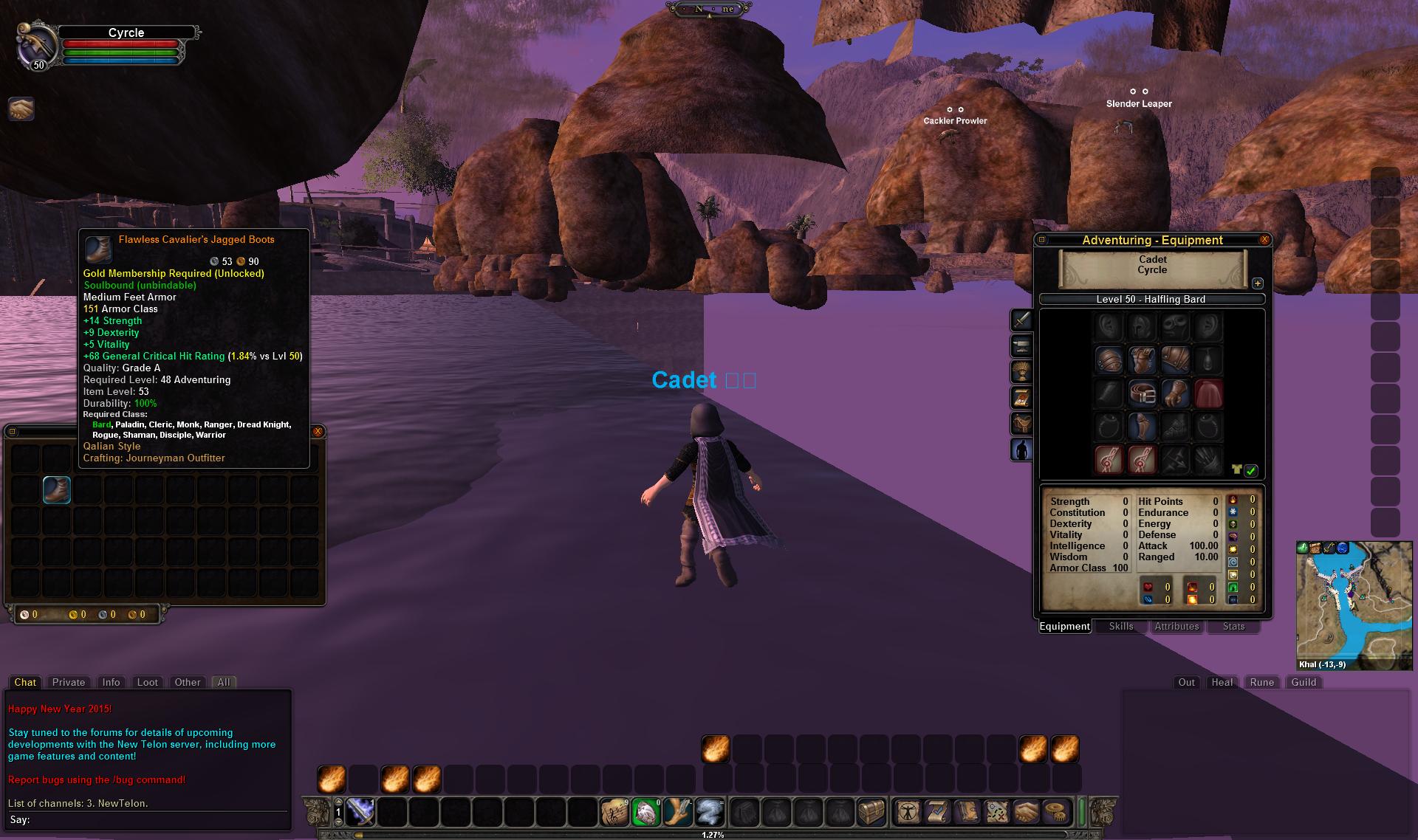Viewport: 1418px width, 840px height.
Task: Activate the sheet music song ability
Action: point(614,813)
